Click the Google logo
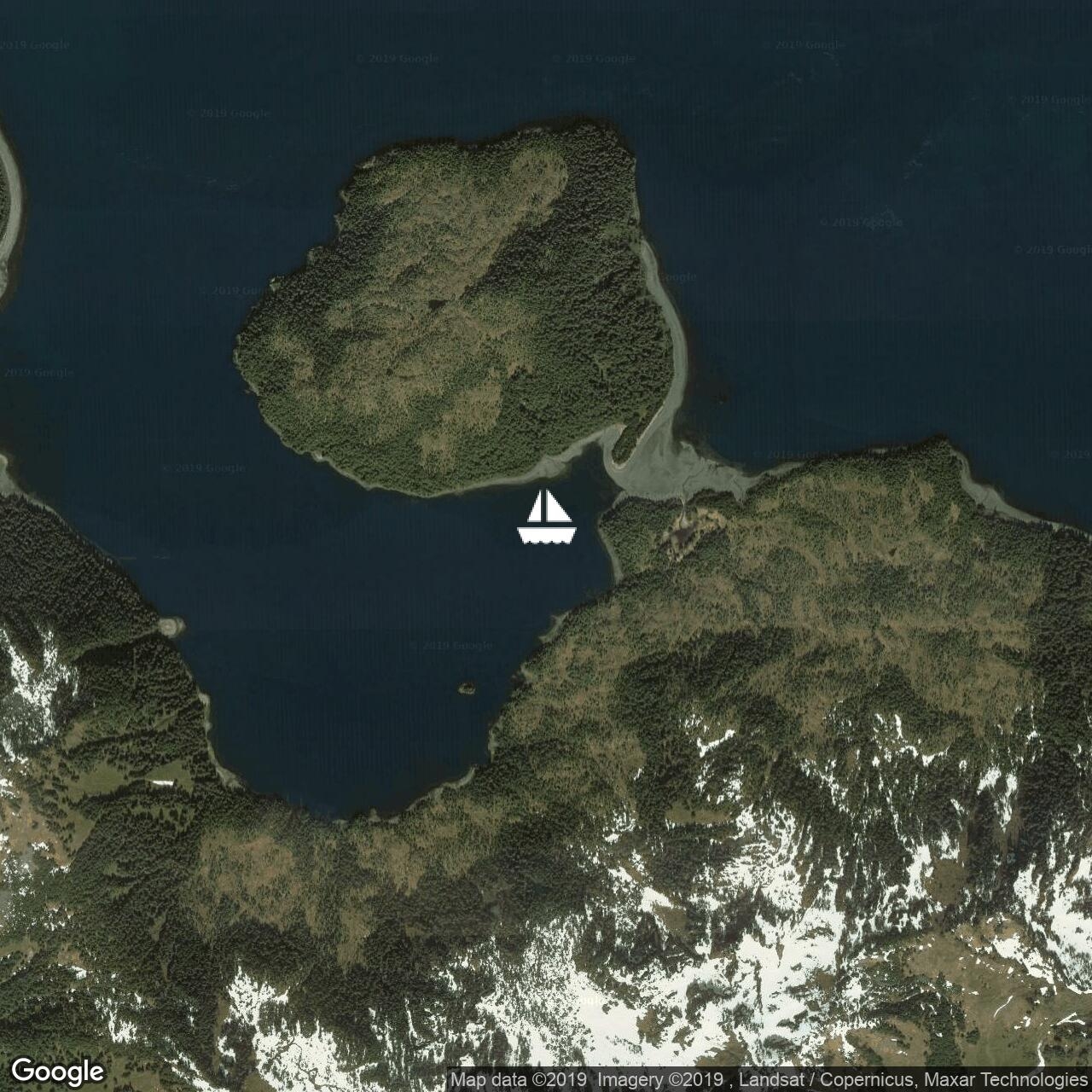The width and height of the screenshot is (1092, 1092). click(x=57, y=1071)
